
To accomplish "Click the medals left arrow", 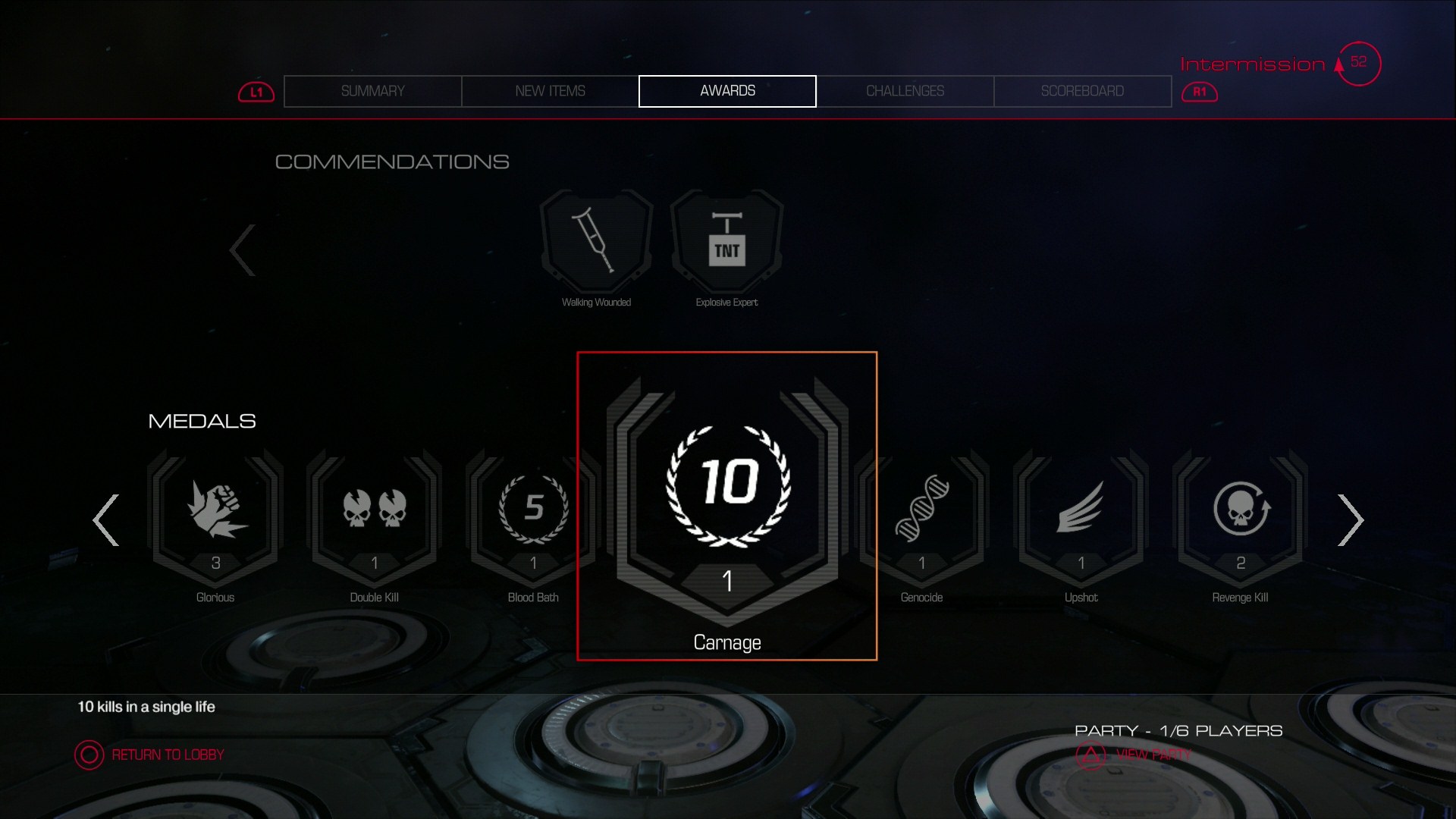I will pos(106,520).
